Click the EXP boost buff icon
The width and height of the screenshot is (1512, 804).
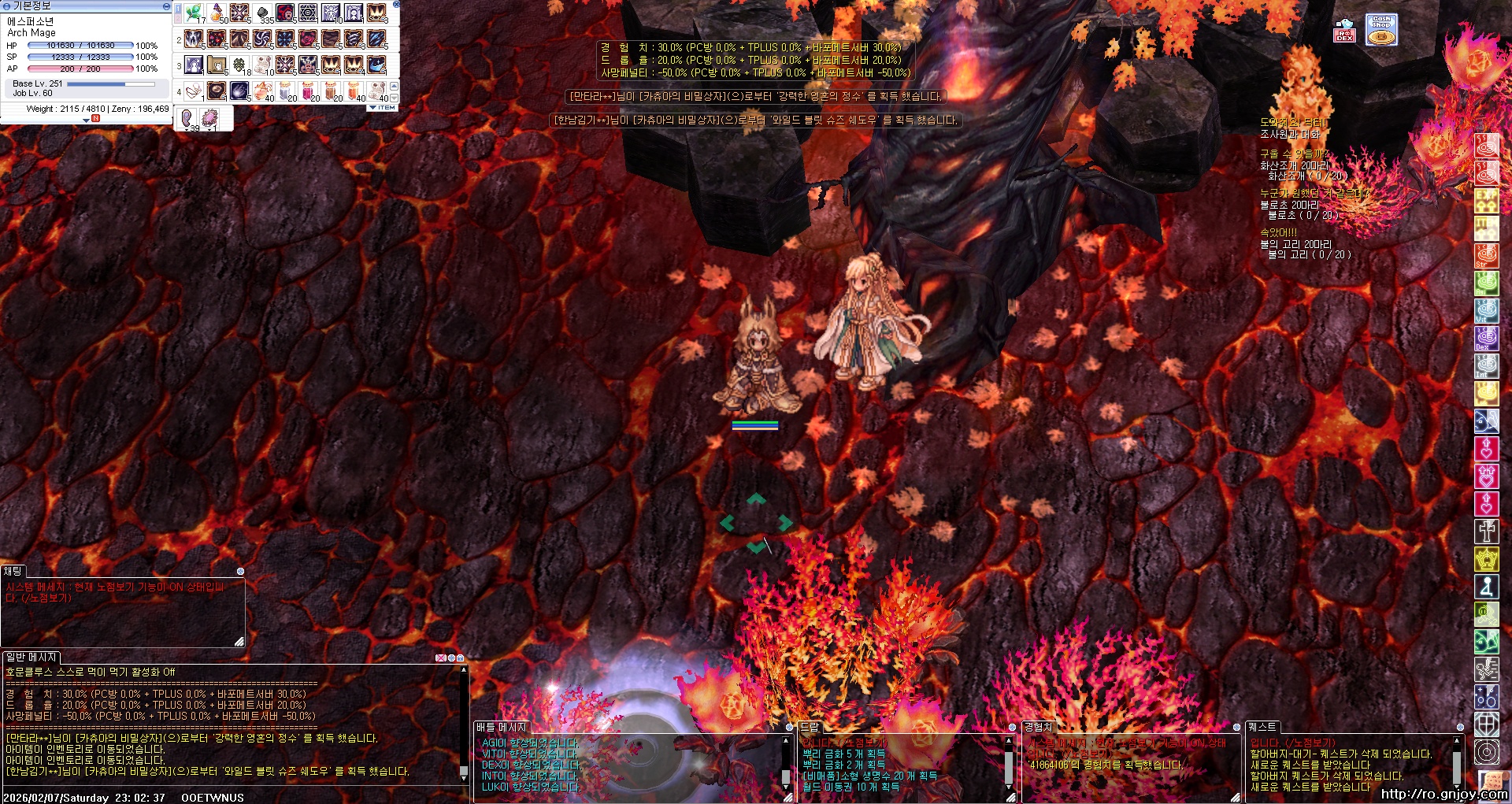1486,200
